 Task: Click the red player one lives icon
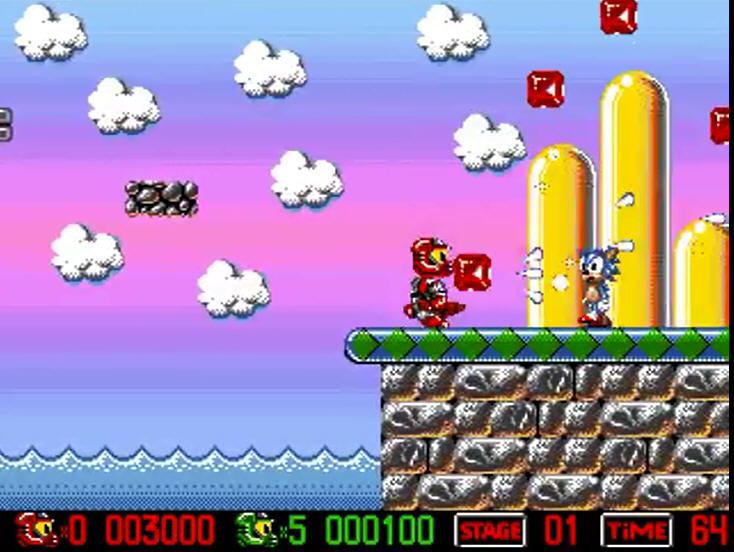[36, 529]
